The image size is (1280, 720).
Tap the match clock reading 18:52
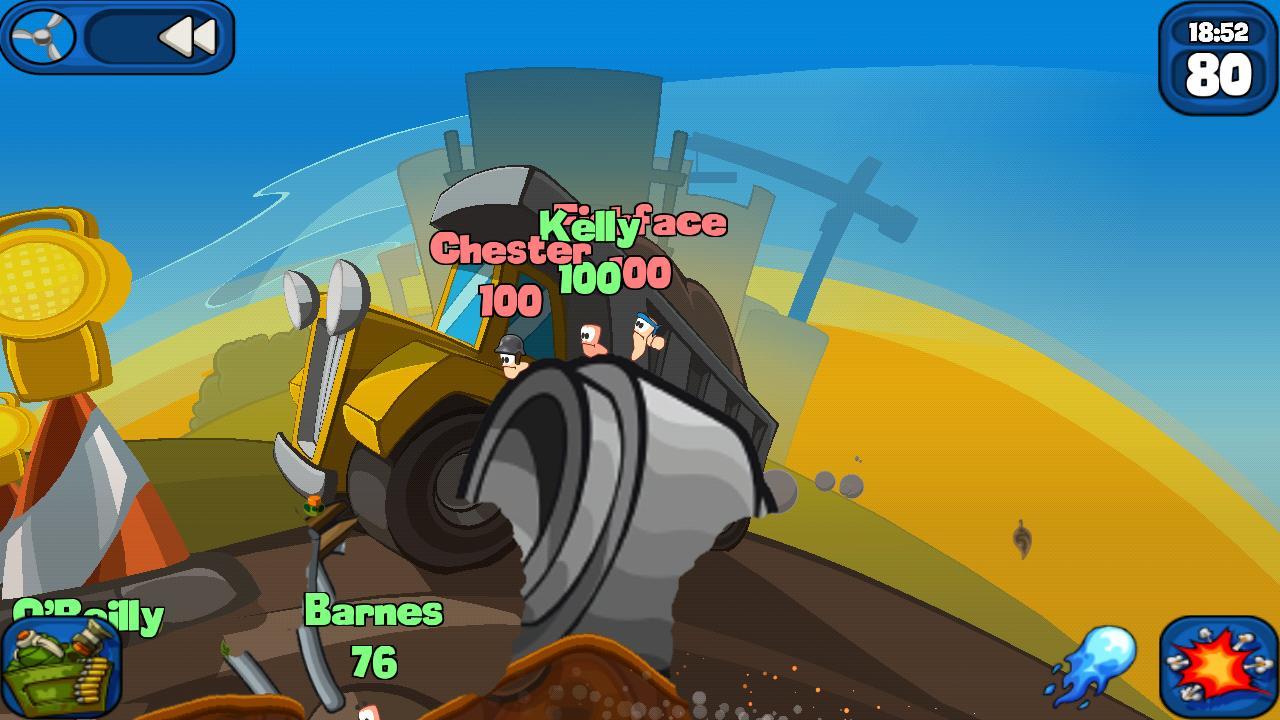[1218, 30]
